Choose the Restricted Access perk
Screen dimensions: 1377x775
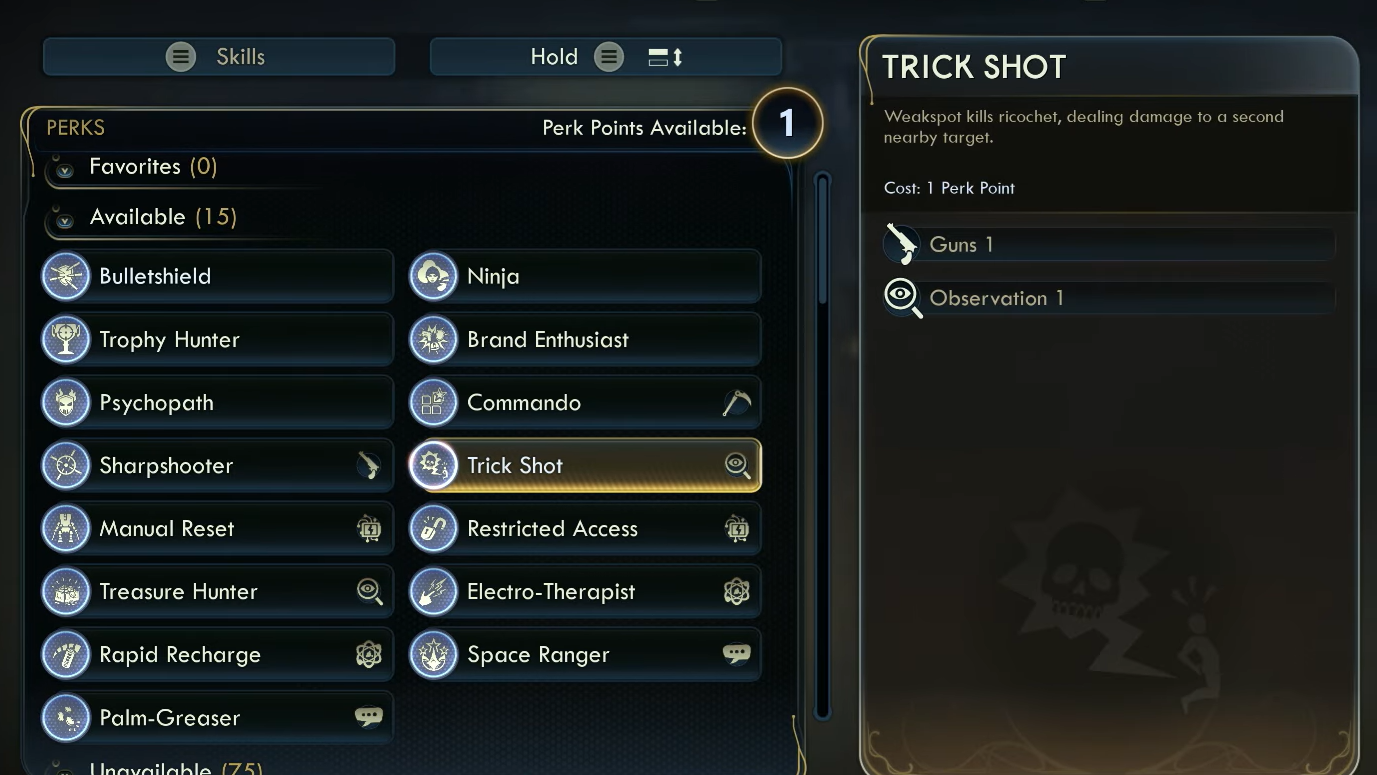click(585, 528)
